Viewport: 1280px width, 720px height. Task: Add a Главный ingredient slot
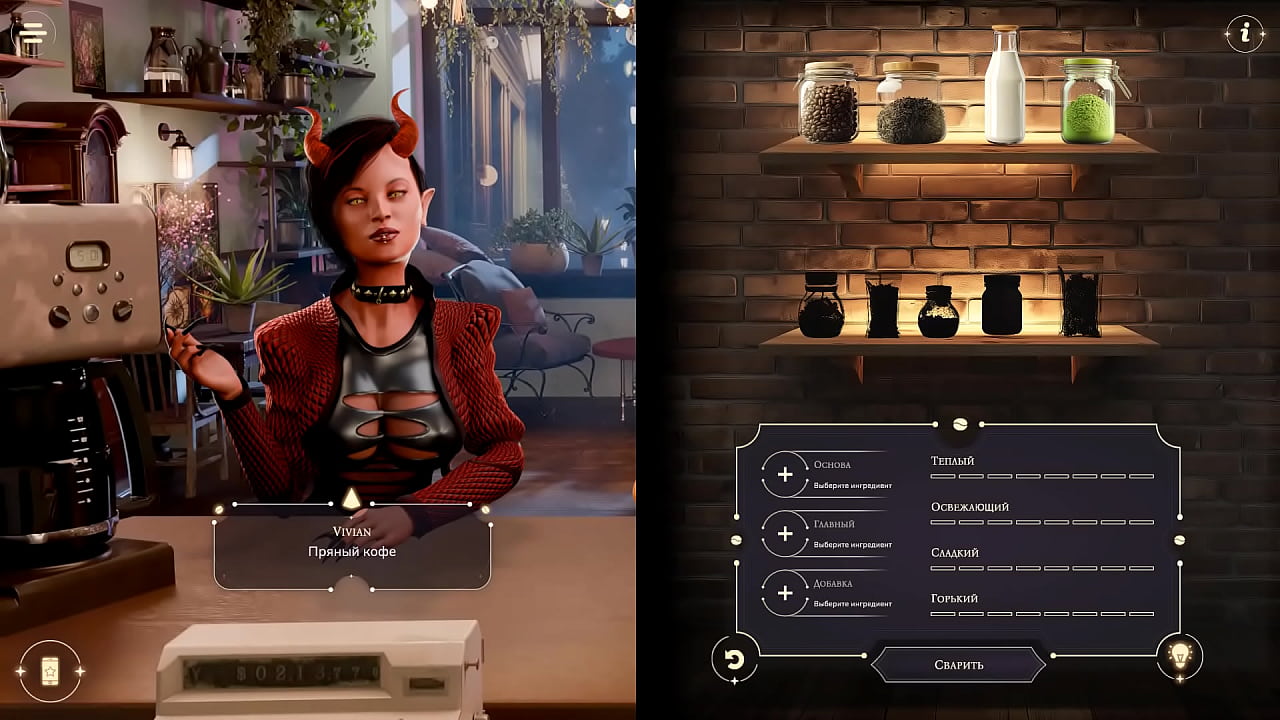785,534
